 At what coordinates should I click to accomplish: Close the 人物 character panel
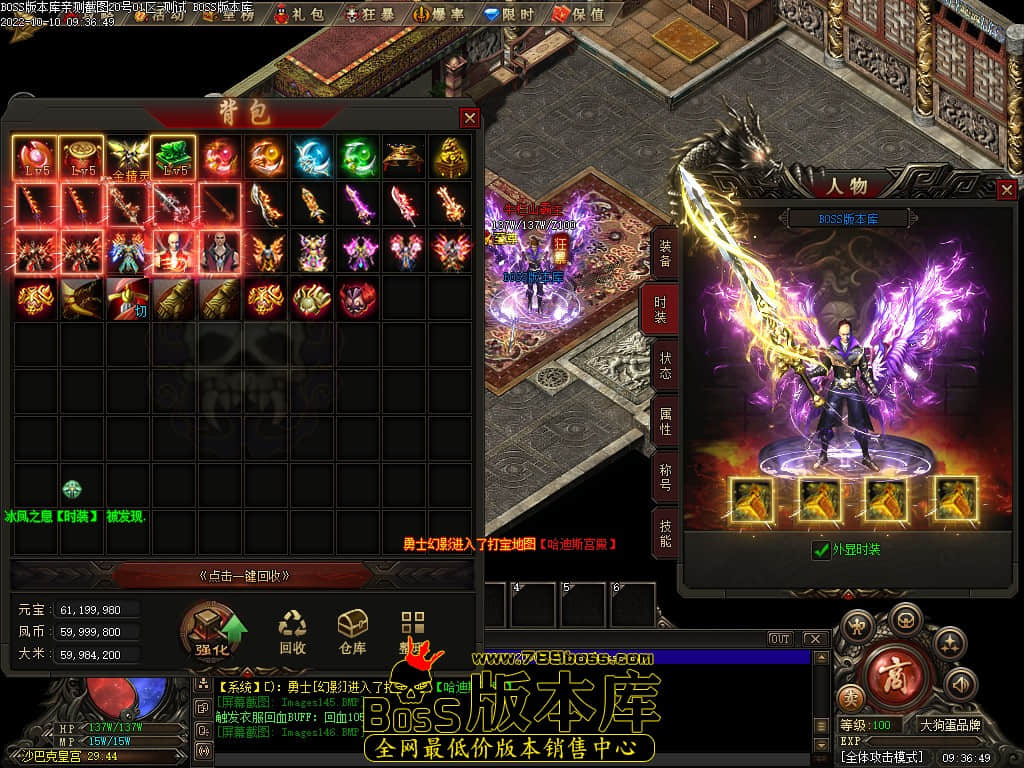[1007, 189]
